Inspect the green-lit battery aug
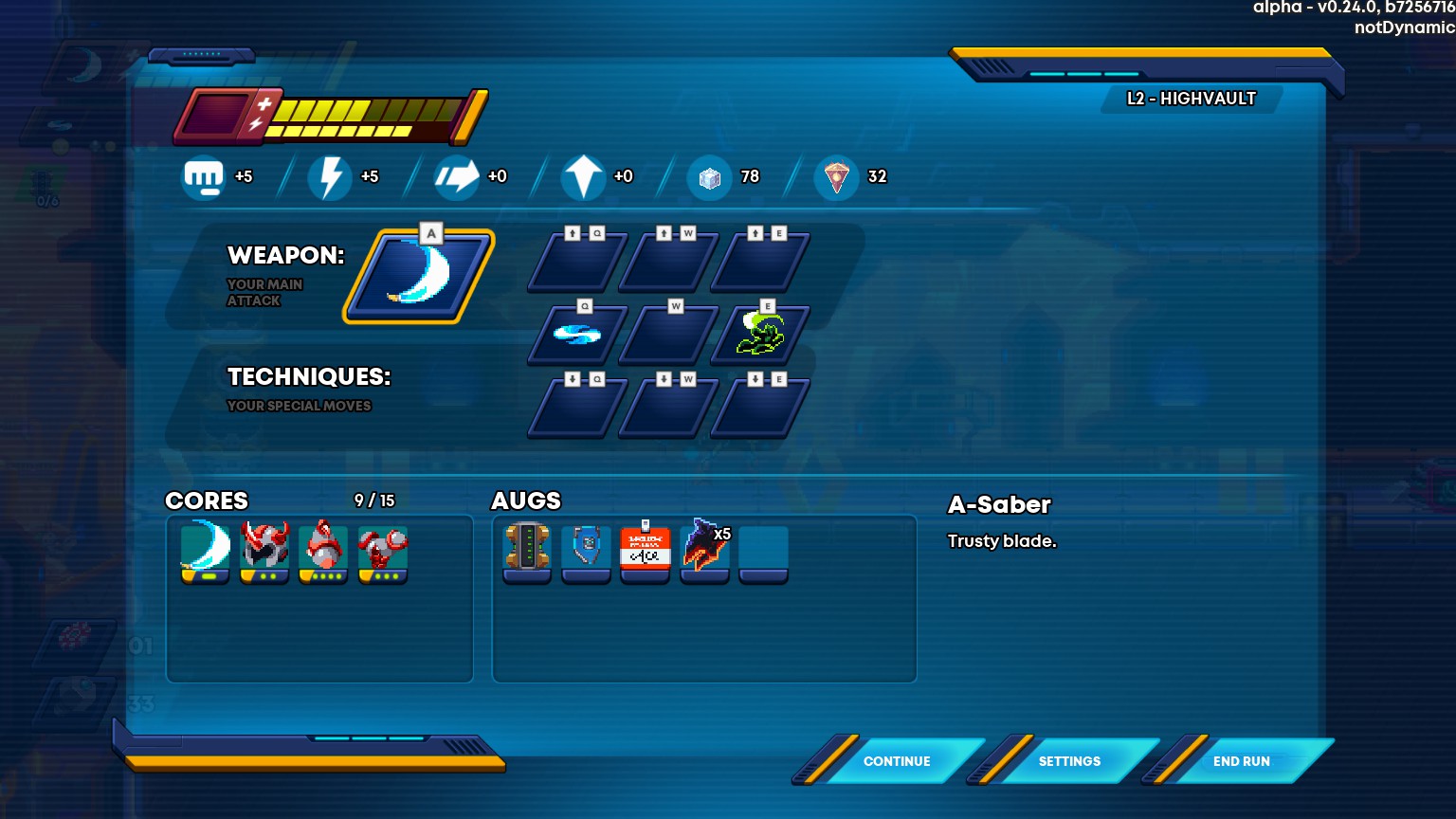The height and width of the screenshot is (819, 1456). point(527,550)
